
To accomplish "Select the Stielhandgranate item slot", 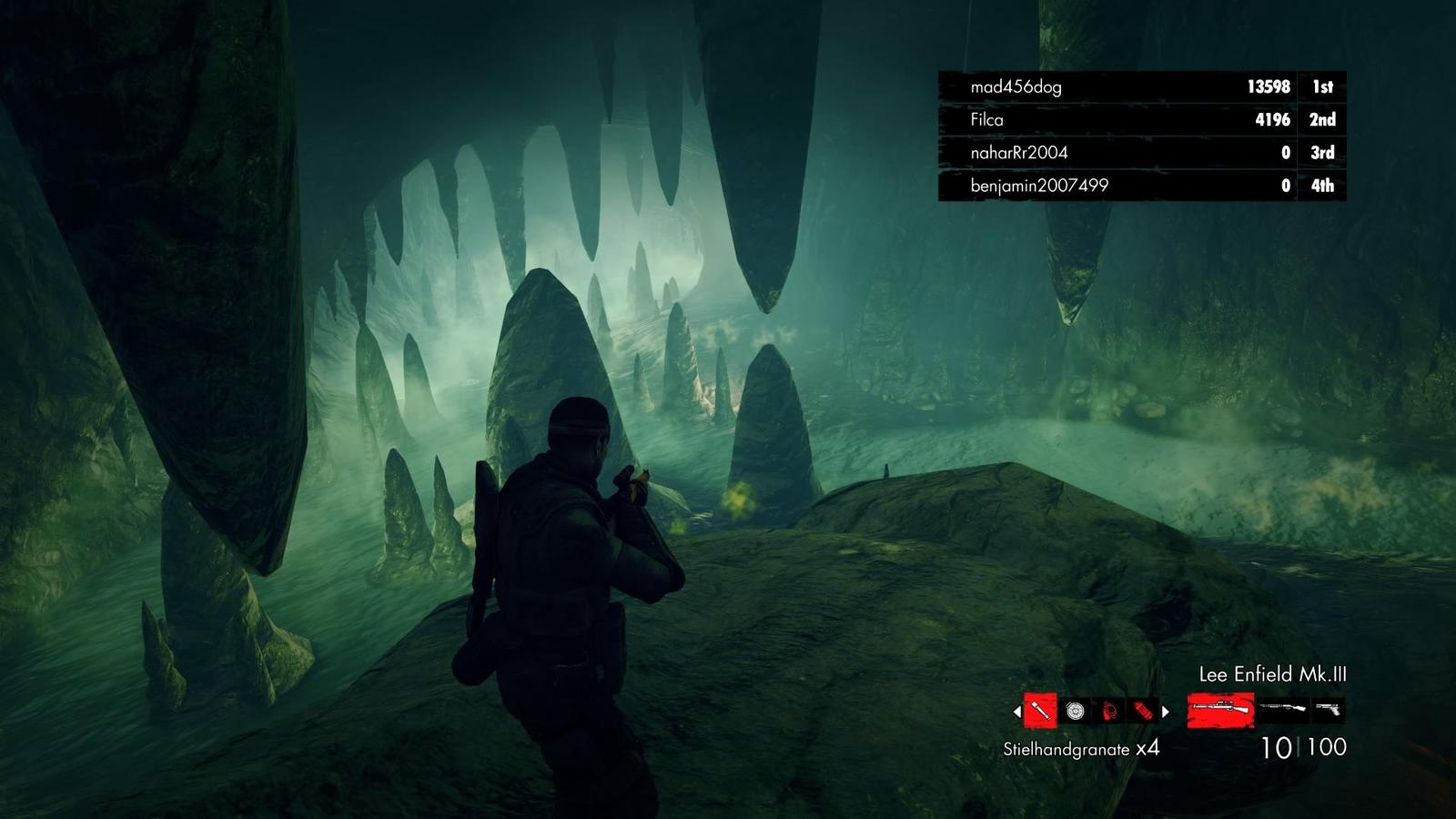I will (1040, 711).
